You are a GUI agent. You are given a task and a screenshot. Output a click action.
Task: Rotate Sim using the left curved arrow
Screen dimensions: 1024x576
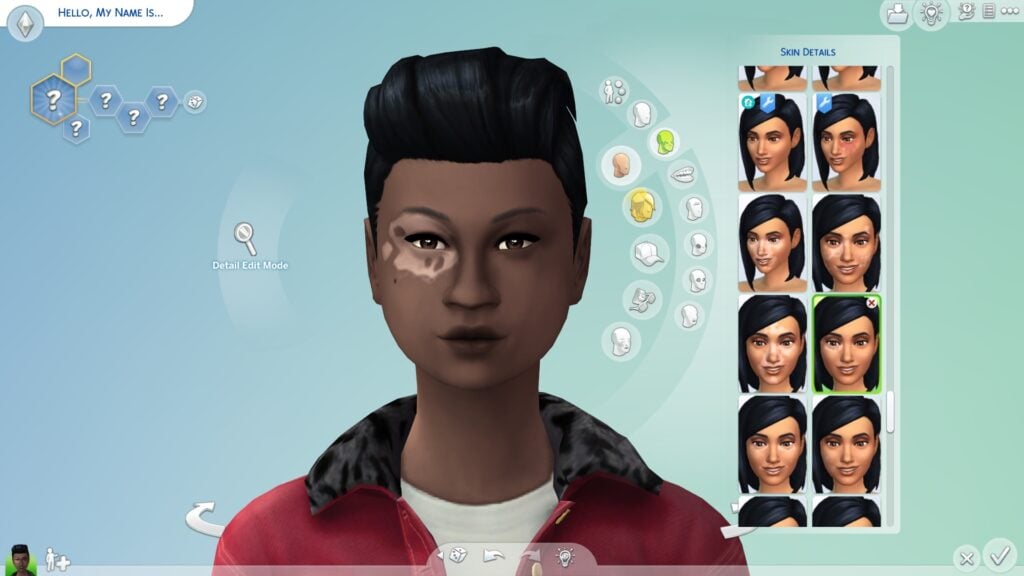pyautogui.click(x=206, y=519)
